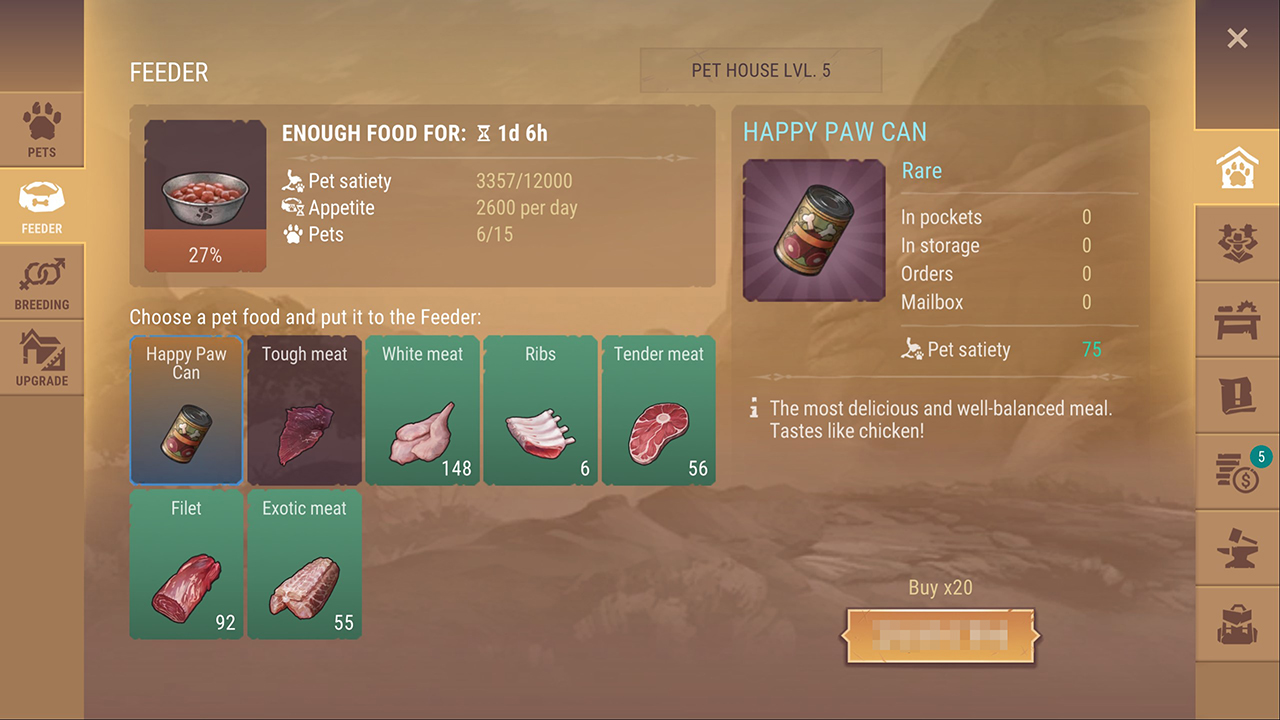
Task: Close the pet house window
Action: coord(1237,39)
